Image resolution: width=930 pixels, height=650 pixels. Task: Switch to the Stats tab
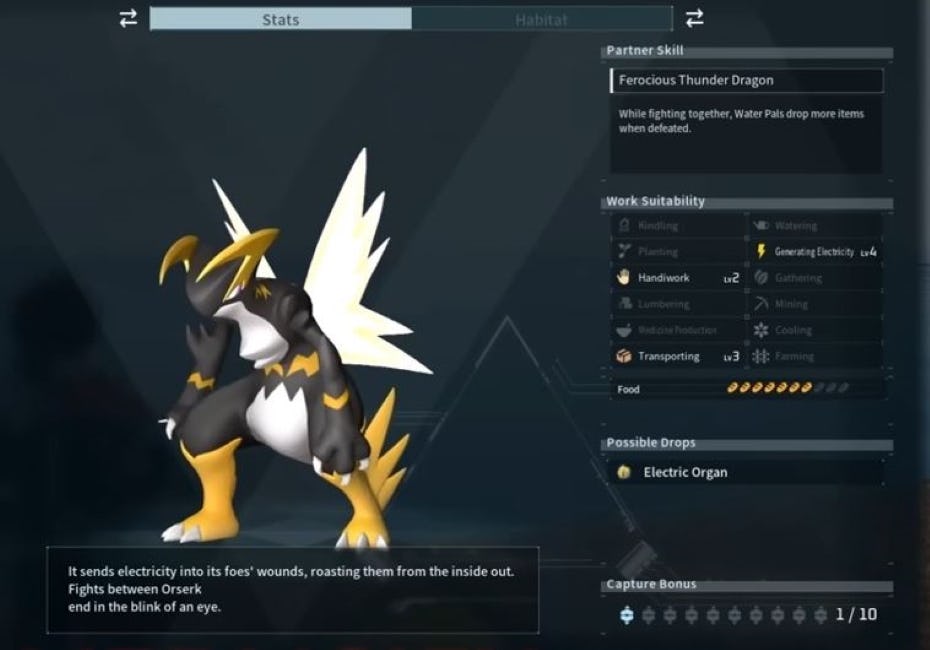coord(281,19)
